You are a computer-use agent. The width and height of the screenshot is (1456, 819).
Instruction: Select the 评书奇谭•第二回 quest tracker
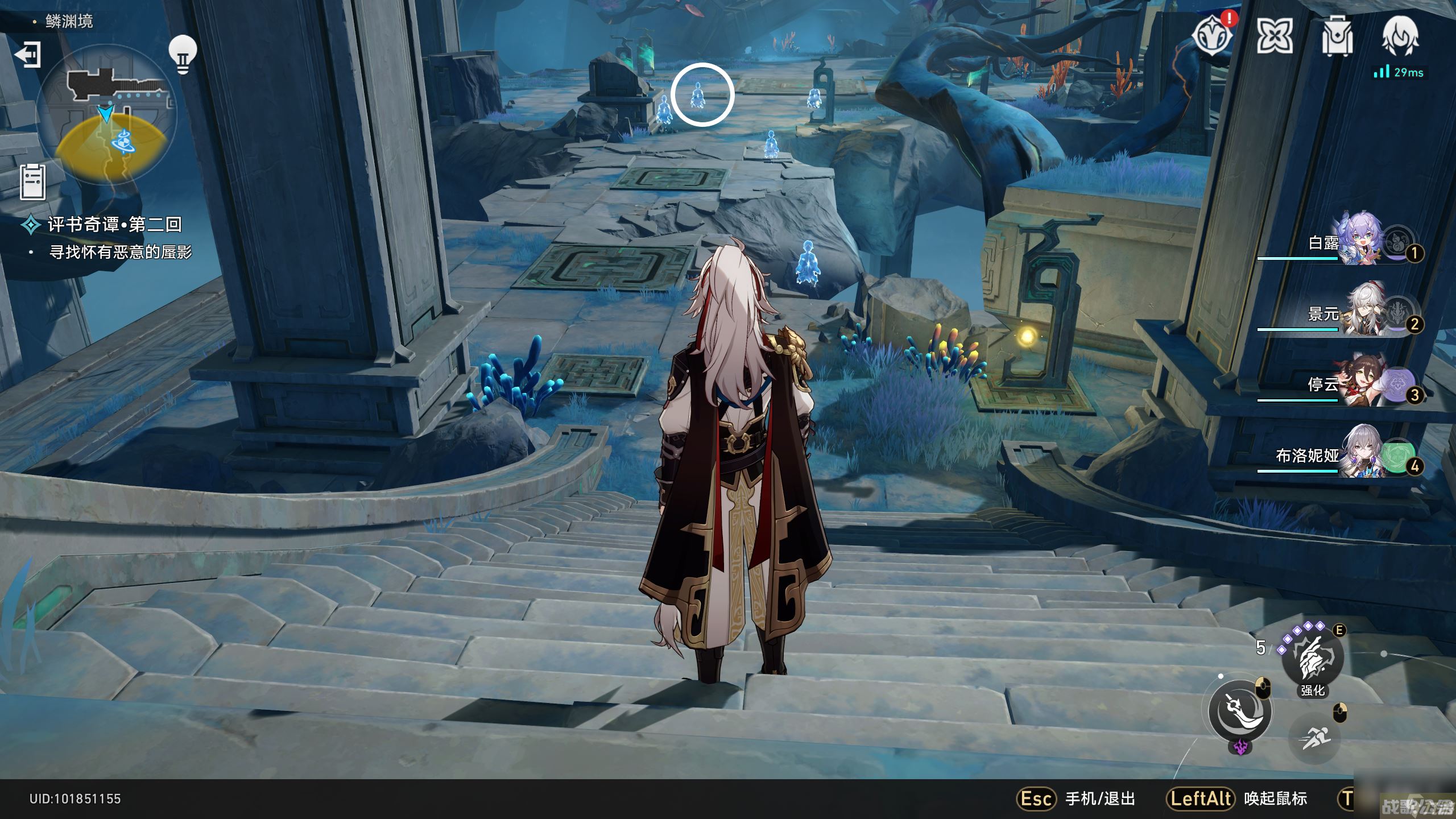[114, 225]
